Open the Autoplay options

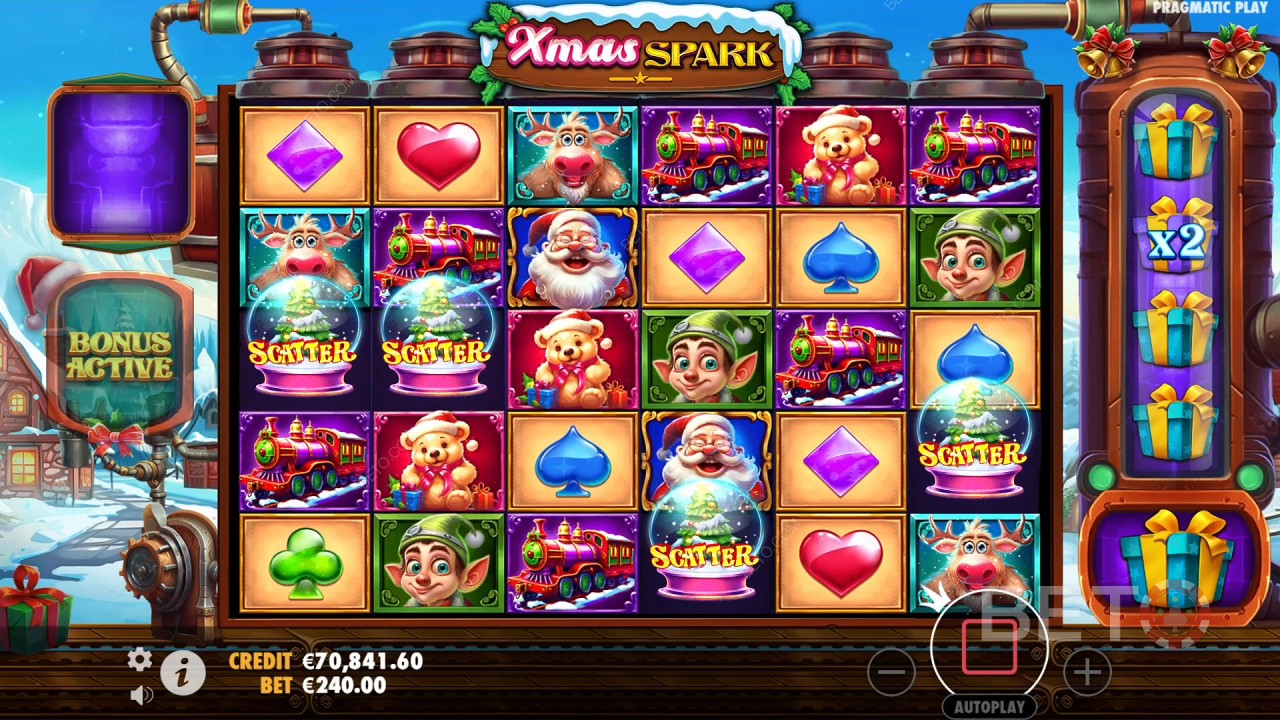(x=989, y=706)
